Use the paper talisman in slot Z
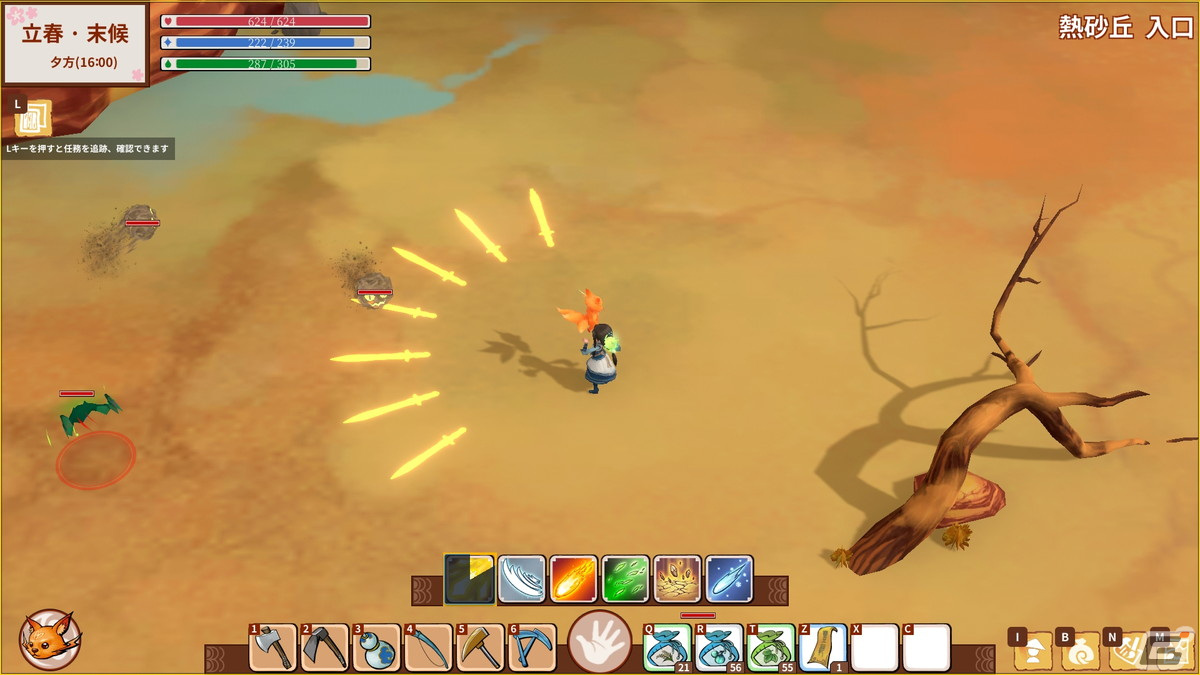The height and width of the screenshot is (675, 1200). [823, 648]
